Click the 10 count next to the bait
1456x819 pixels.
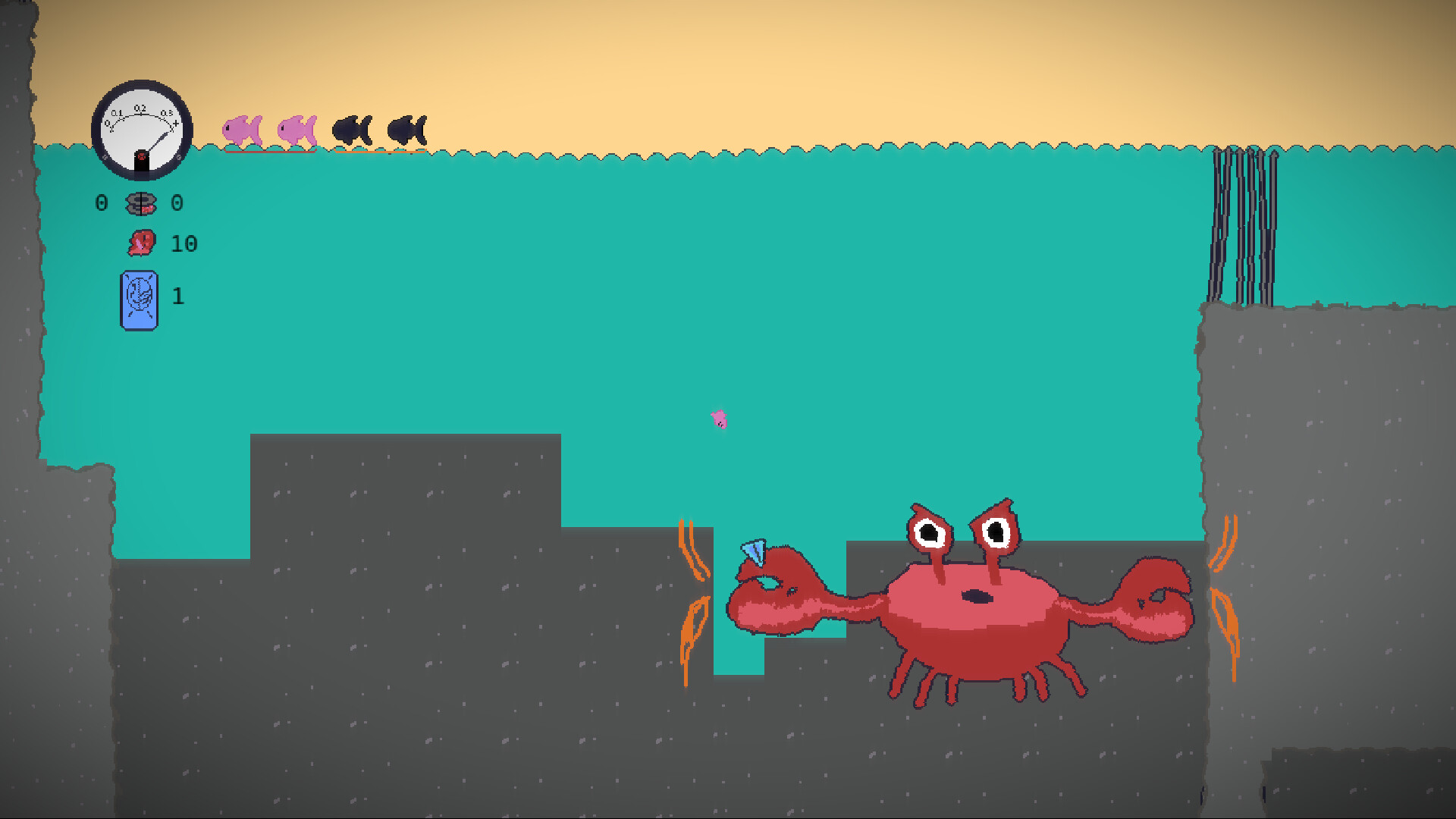point(184,243)
